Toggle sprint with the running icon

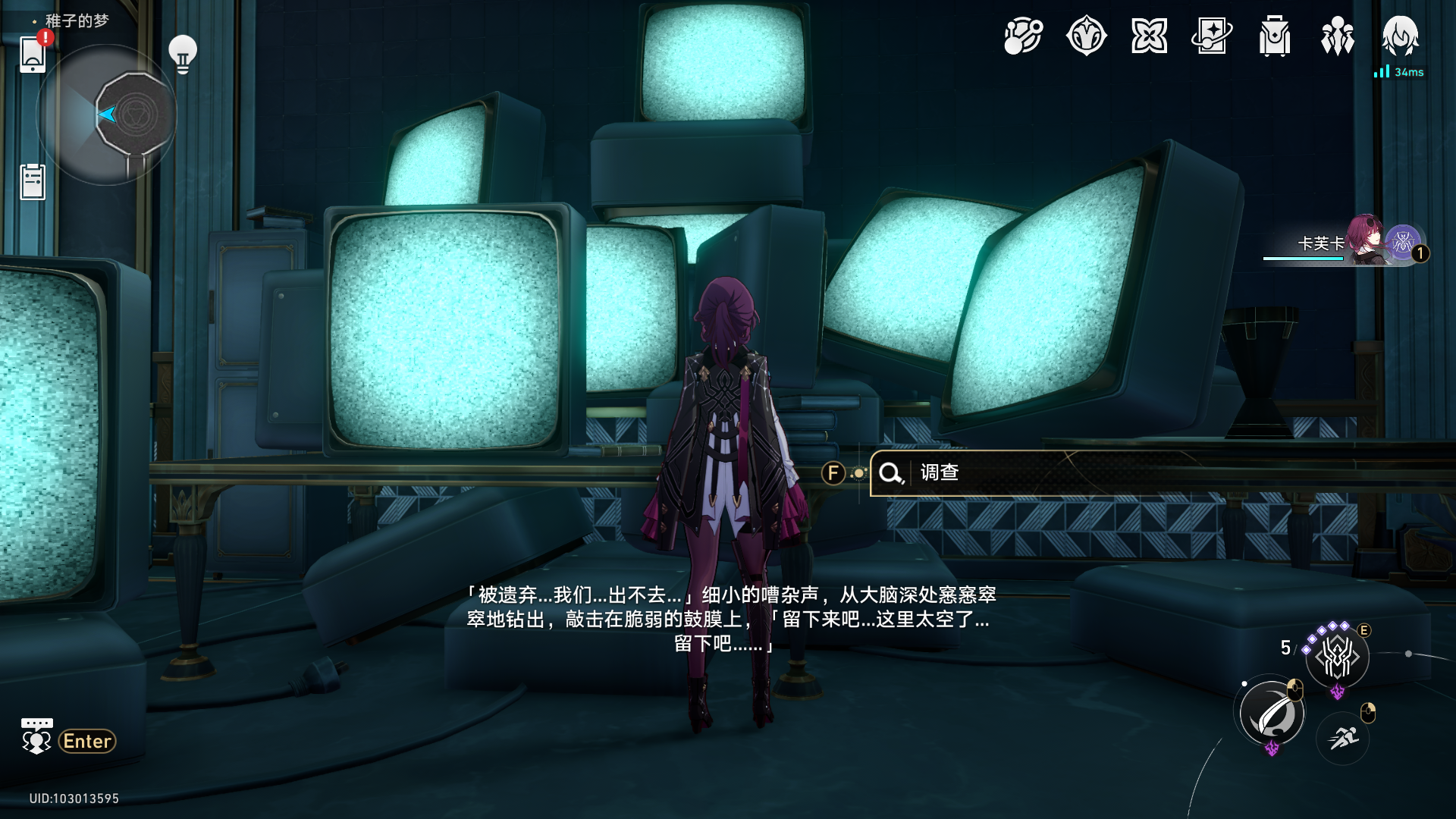click(x=1341, y=740)
